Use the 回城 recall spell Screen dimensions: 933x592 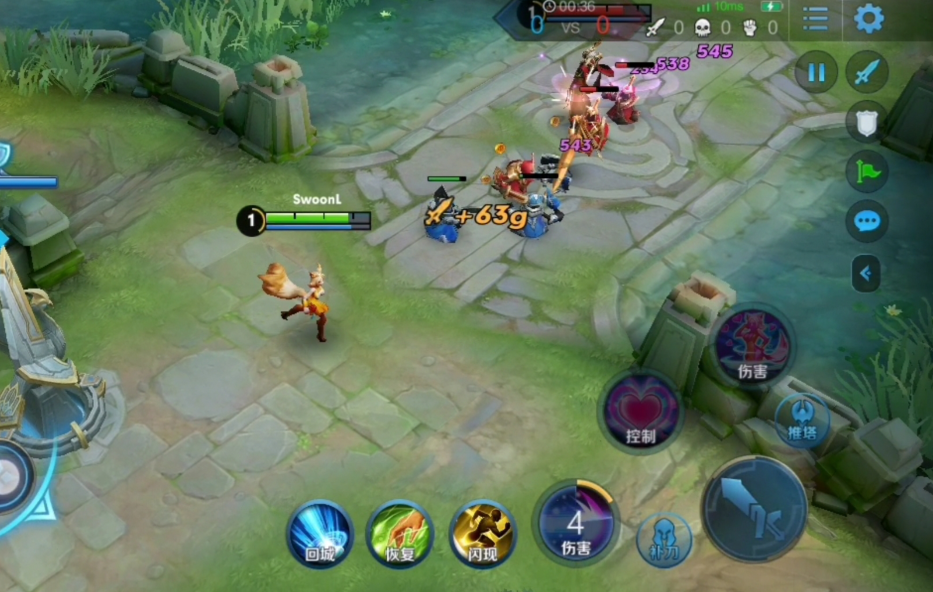320,534
